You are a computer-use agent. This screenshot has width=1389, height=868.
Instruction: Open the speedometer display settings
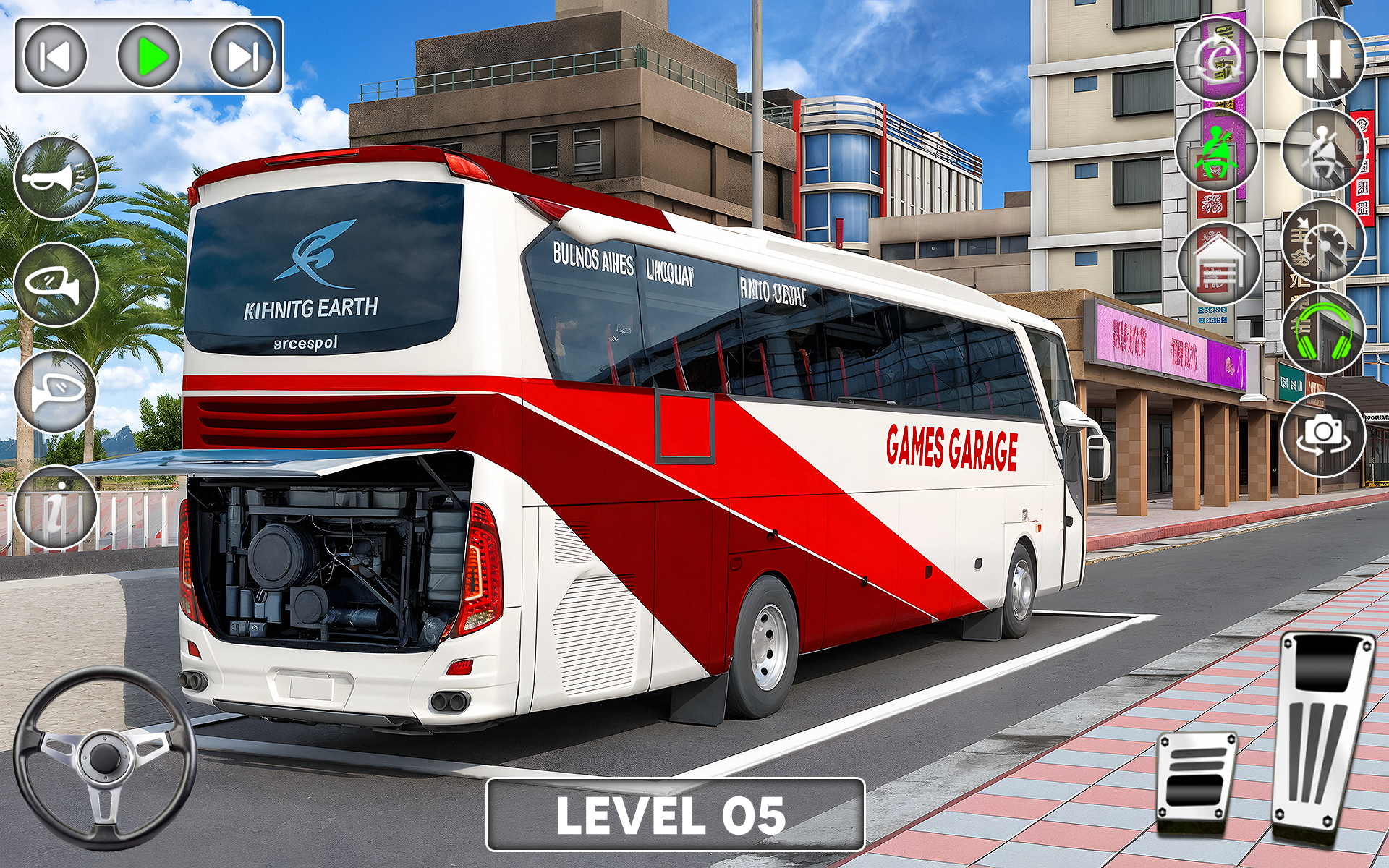[1323, 239]
